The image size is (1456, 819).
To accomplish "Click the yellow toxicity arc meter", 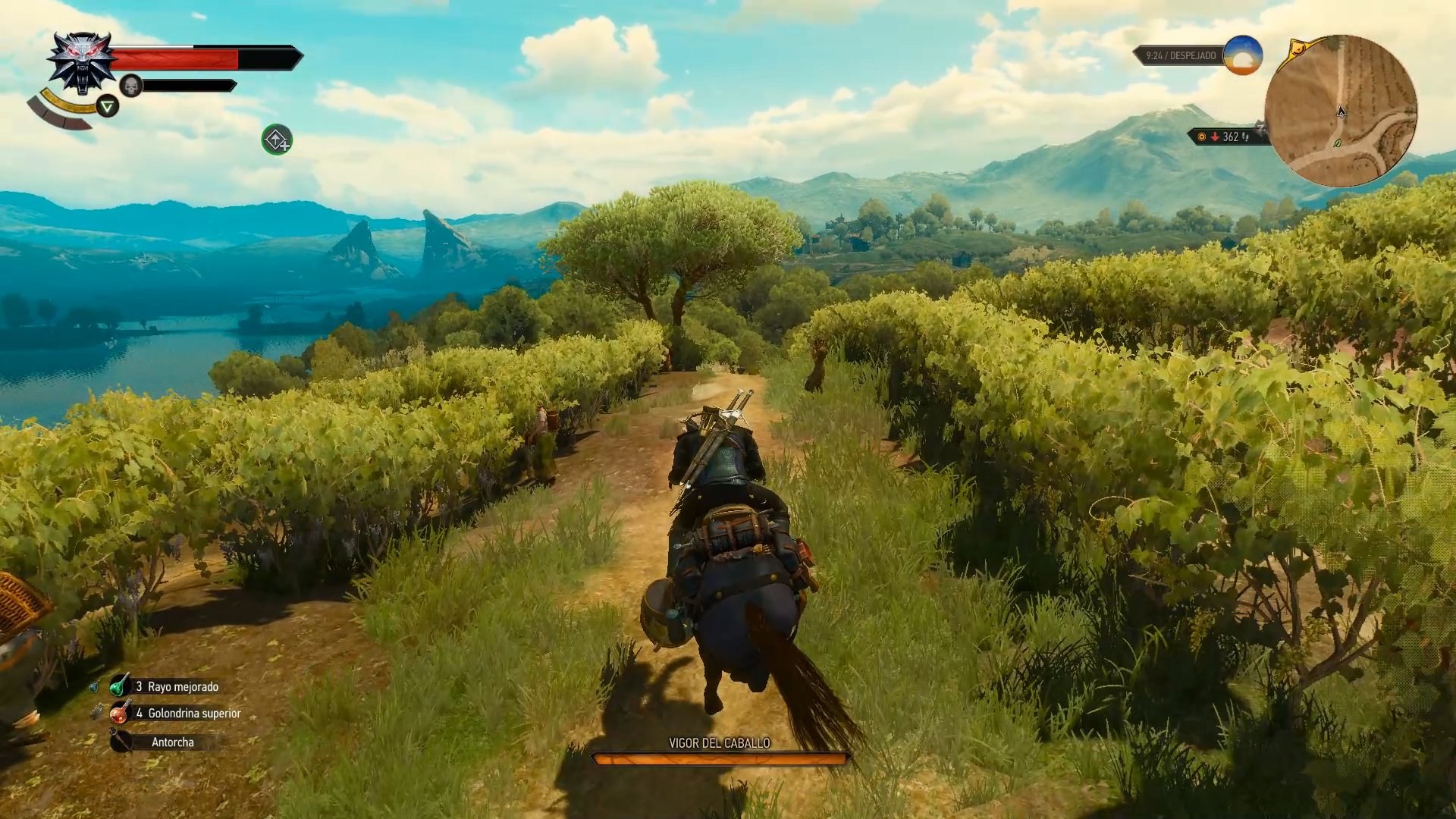I will click(64, 102).
